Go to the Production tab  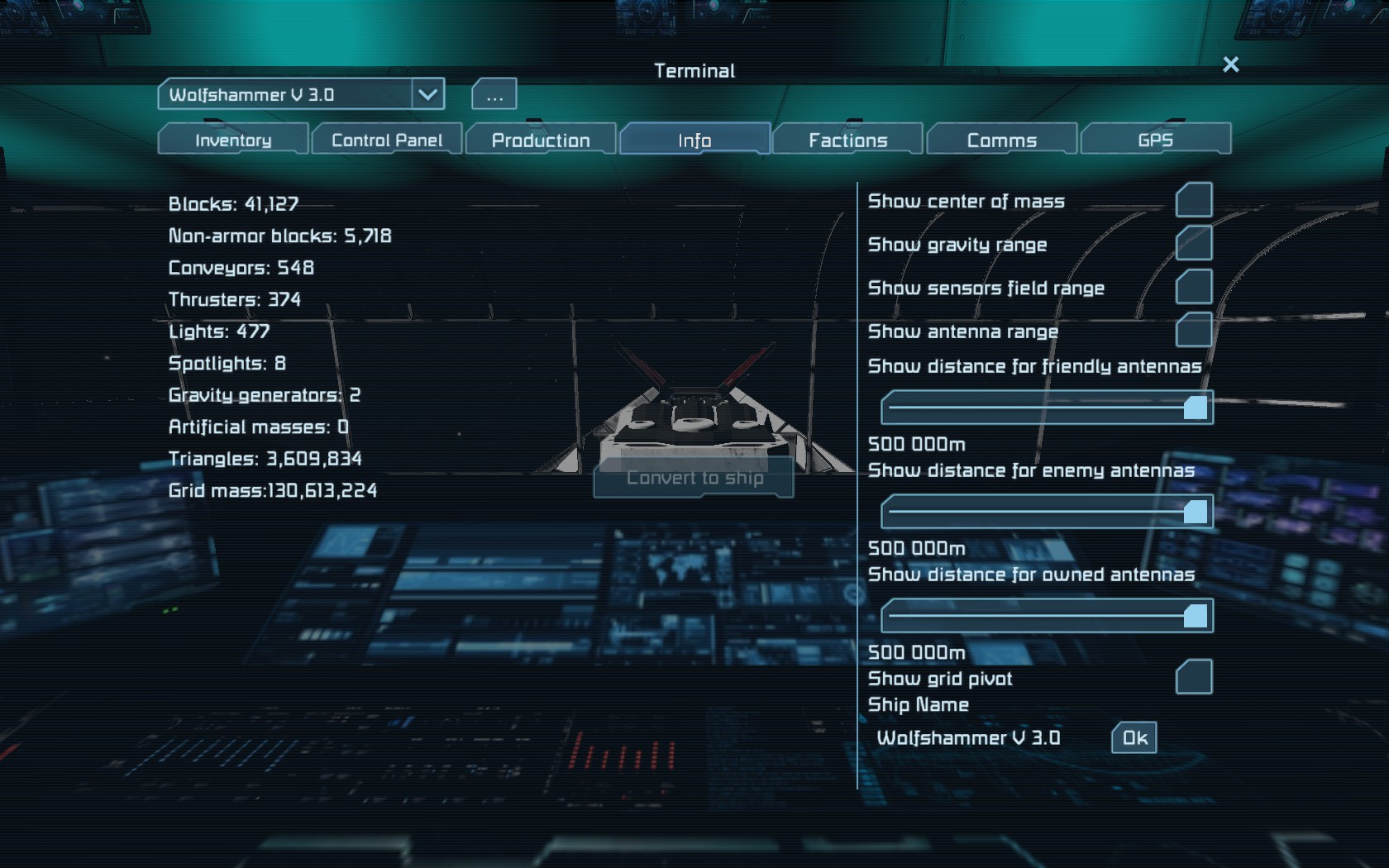[x=541, y=140]
